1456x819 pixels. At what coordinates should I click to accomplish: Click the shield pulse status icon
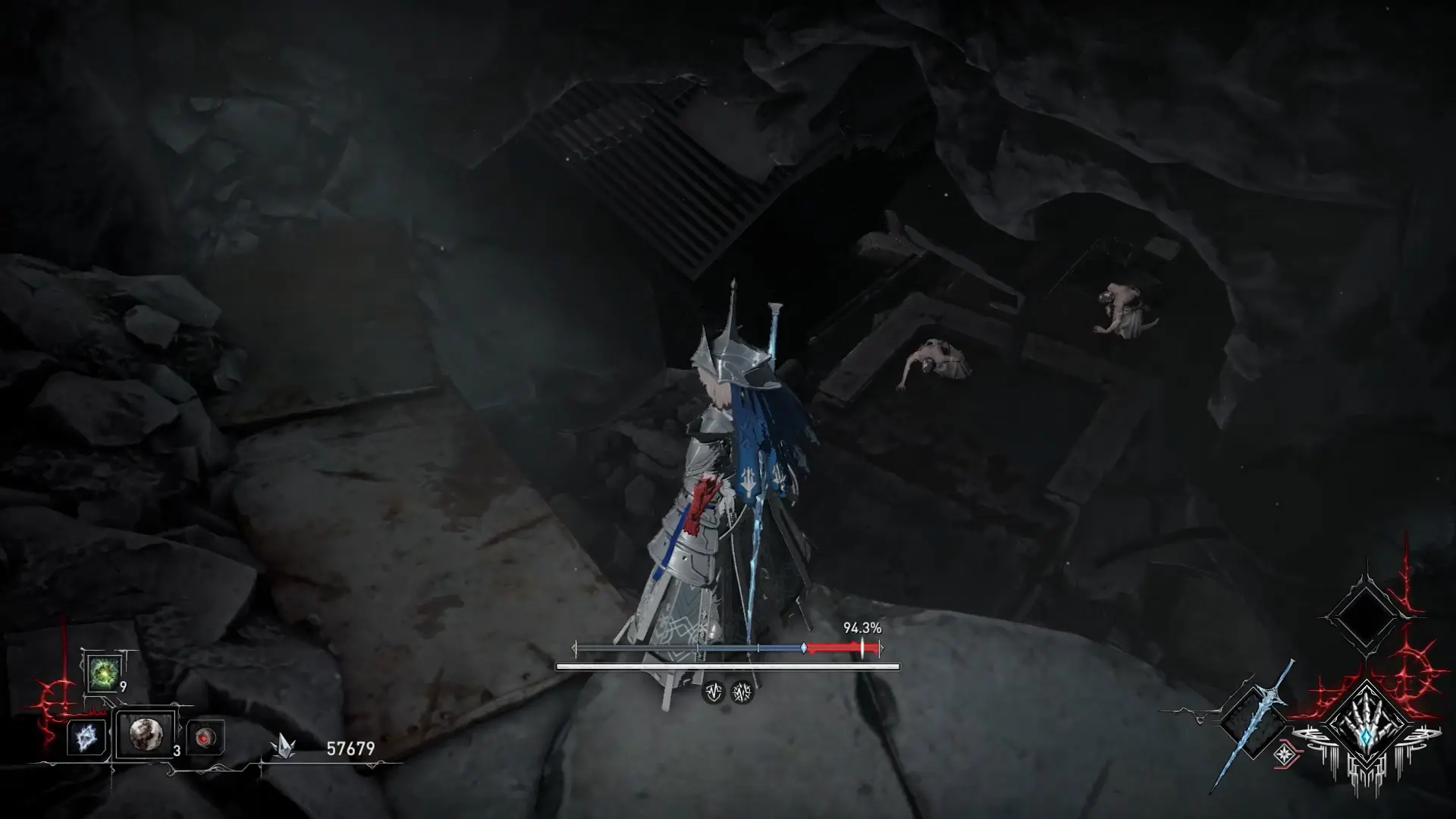(713, 692)
